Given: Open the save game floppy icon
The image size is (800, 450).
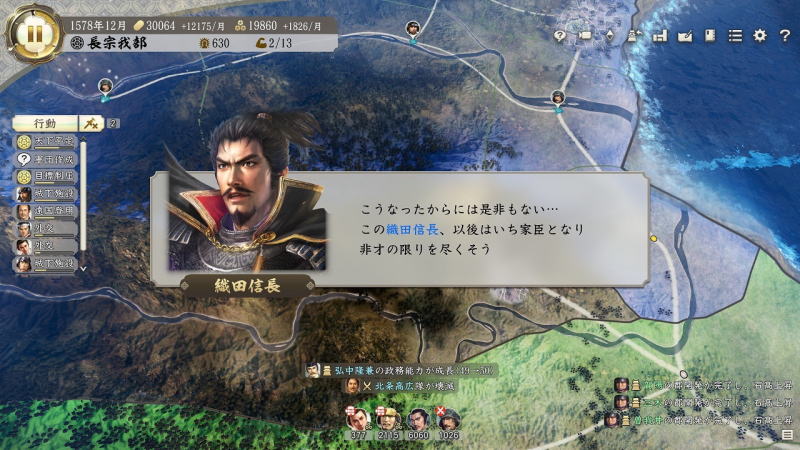Looking at the screenshot, I should [660, 36].
